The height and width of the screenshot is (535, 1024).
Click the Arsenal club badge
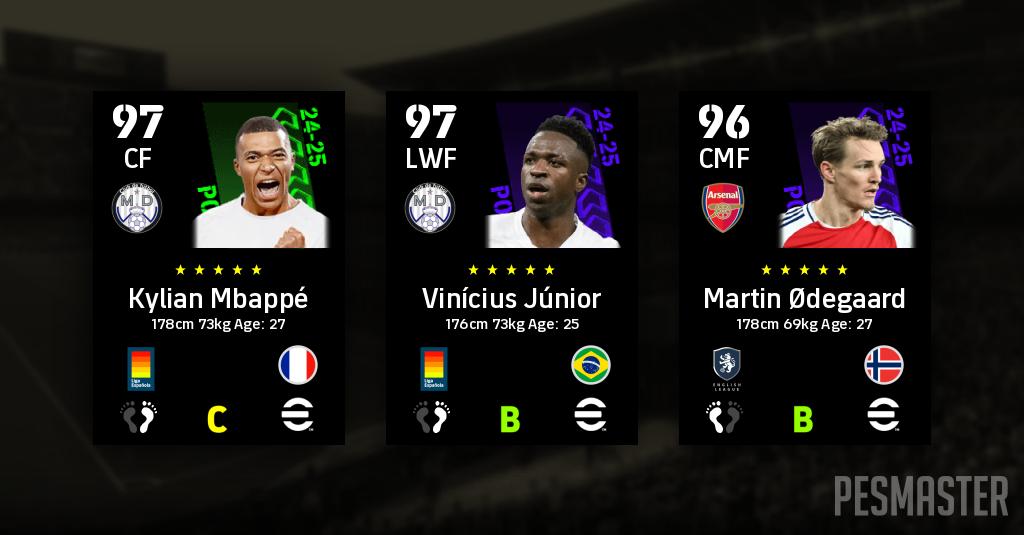(725, 209)
